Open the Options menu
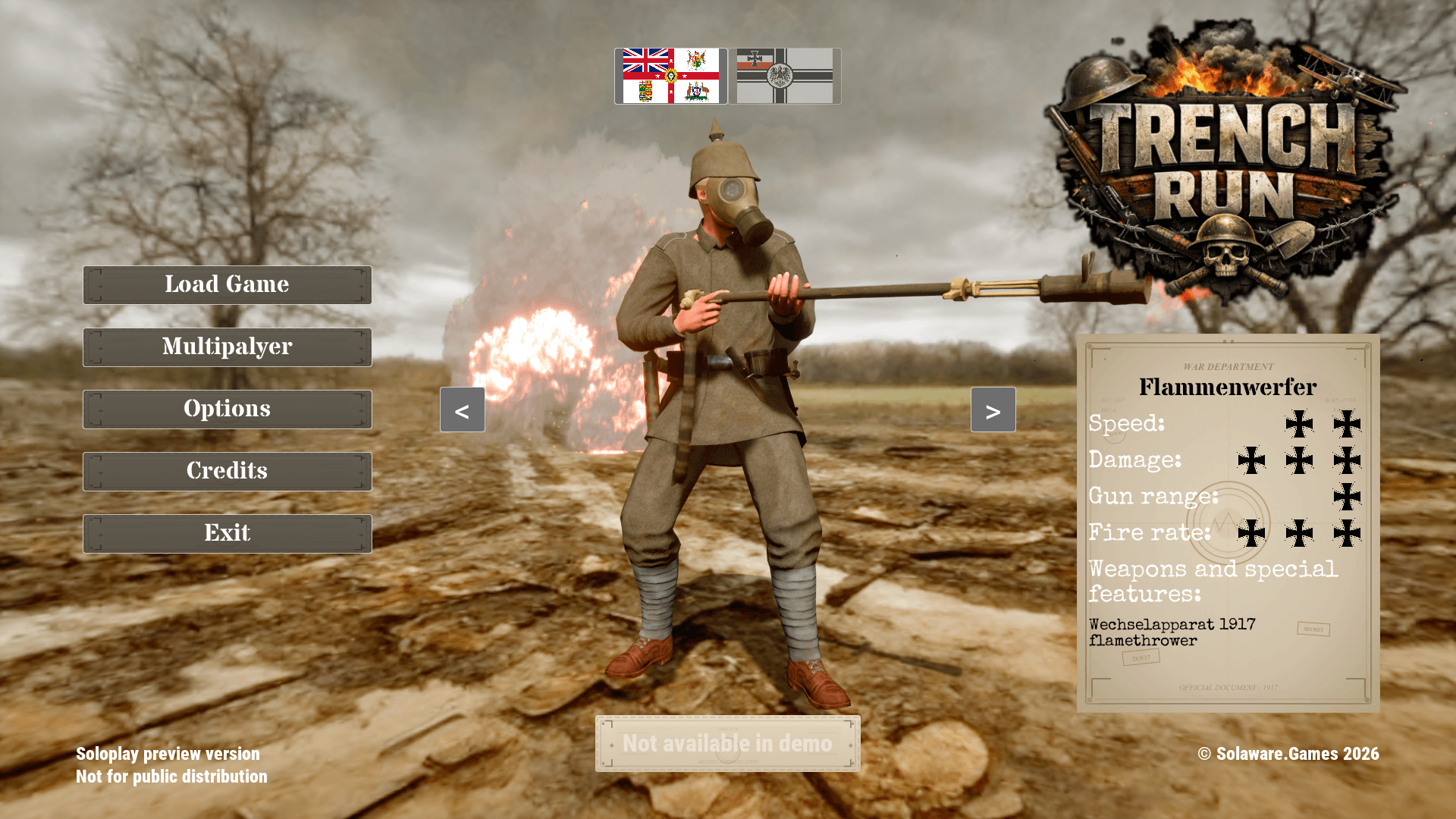 (x=227, y=409)
